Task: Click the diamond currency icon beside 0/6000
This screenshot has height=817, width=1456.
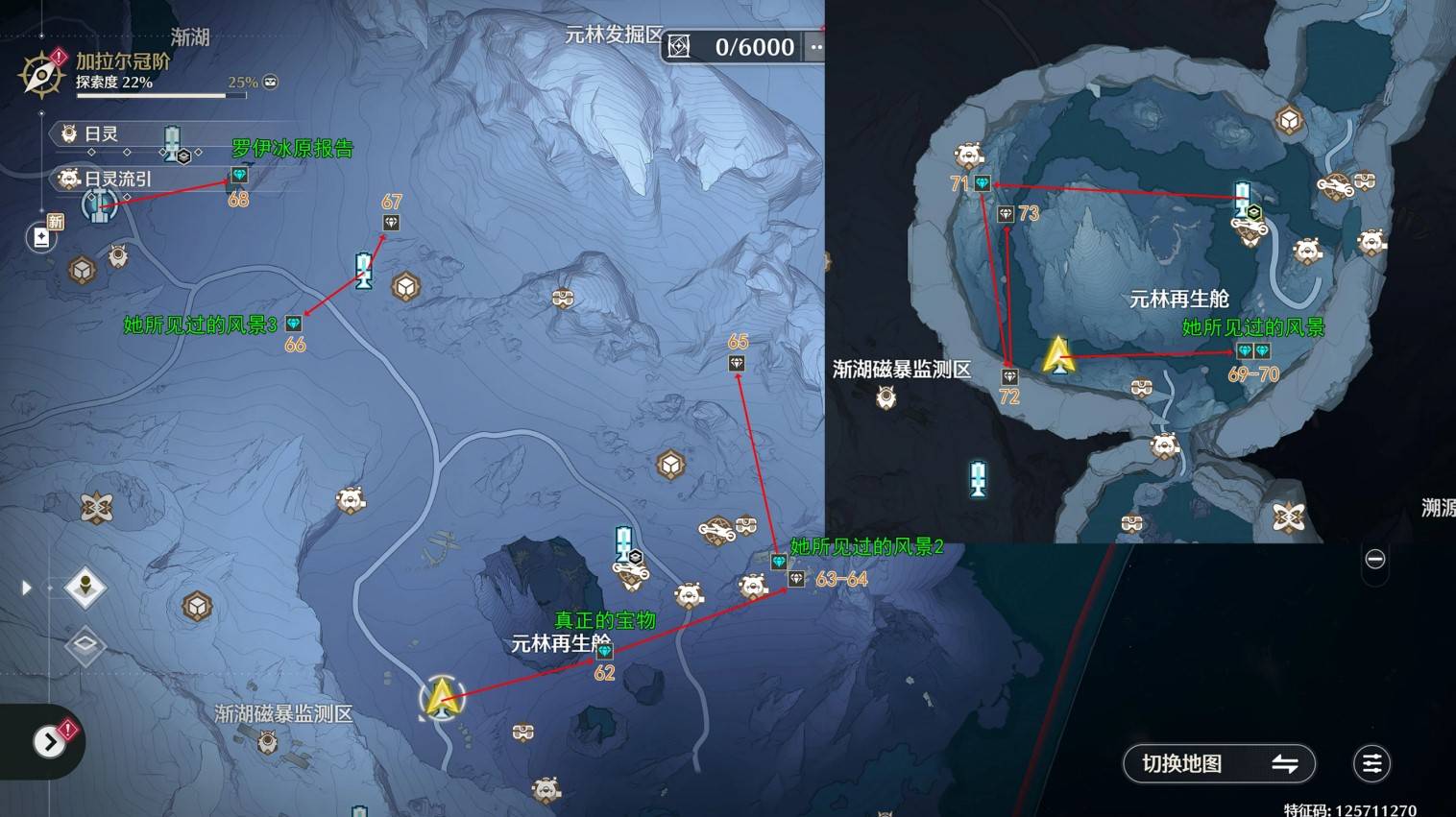Action: 679,46
